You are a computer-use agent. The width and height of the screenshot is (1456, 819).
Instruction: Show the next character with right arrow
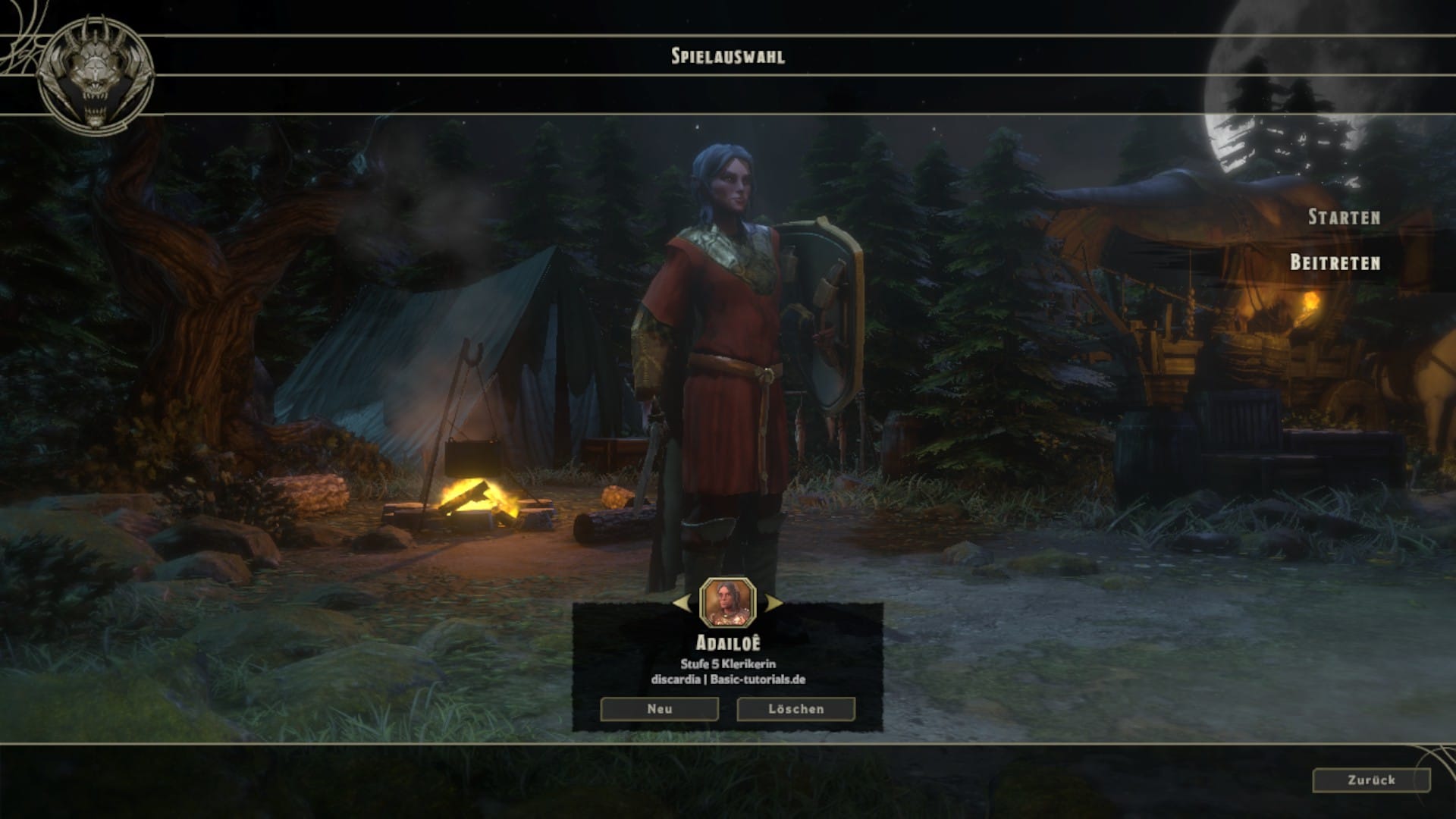click(773, 603)
